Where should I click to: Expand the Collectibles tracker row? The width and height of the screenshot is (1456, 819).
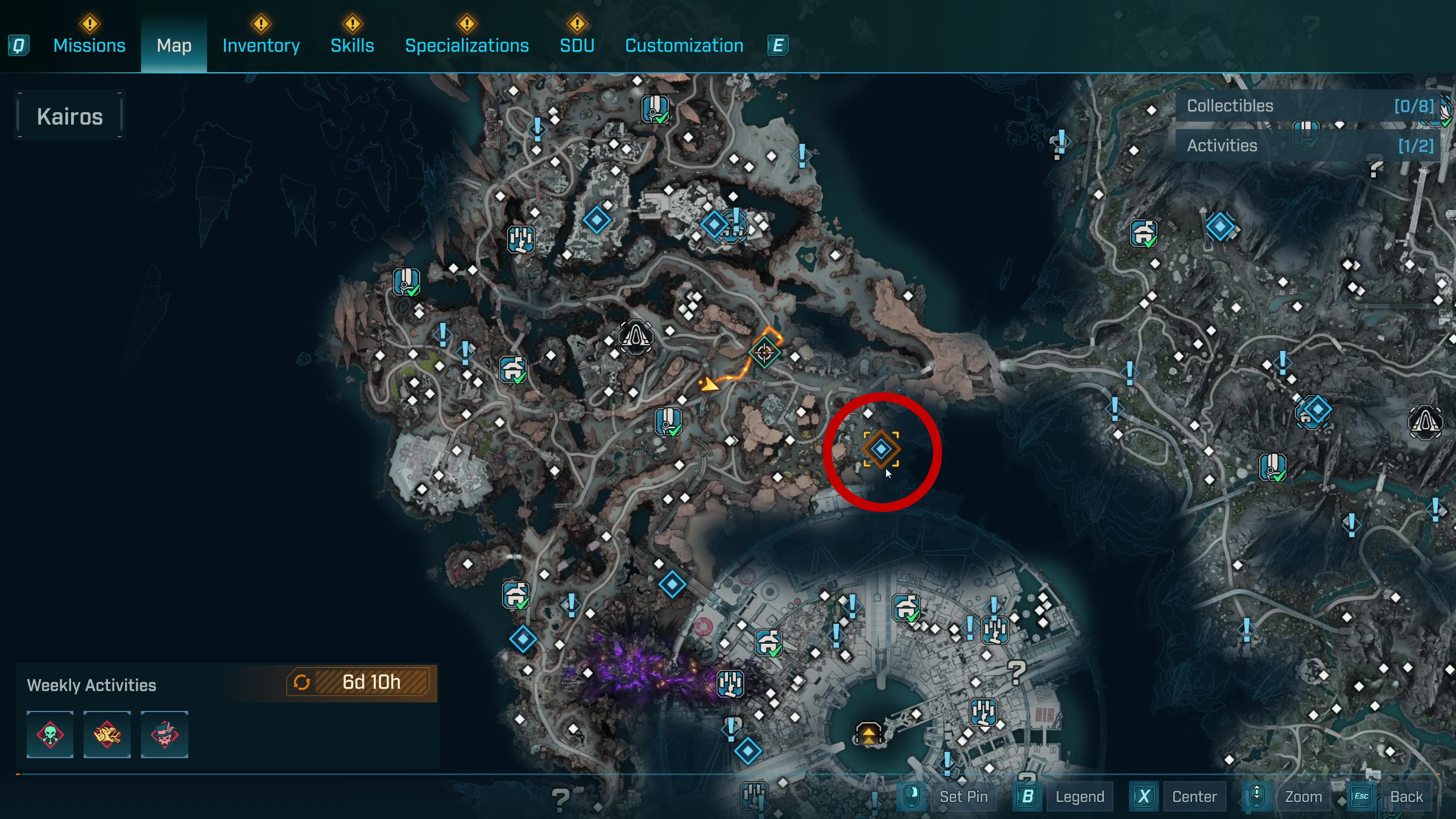(1308, 106)
